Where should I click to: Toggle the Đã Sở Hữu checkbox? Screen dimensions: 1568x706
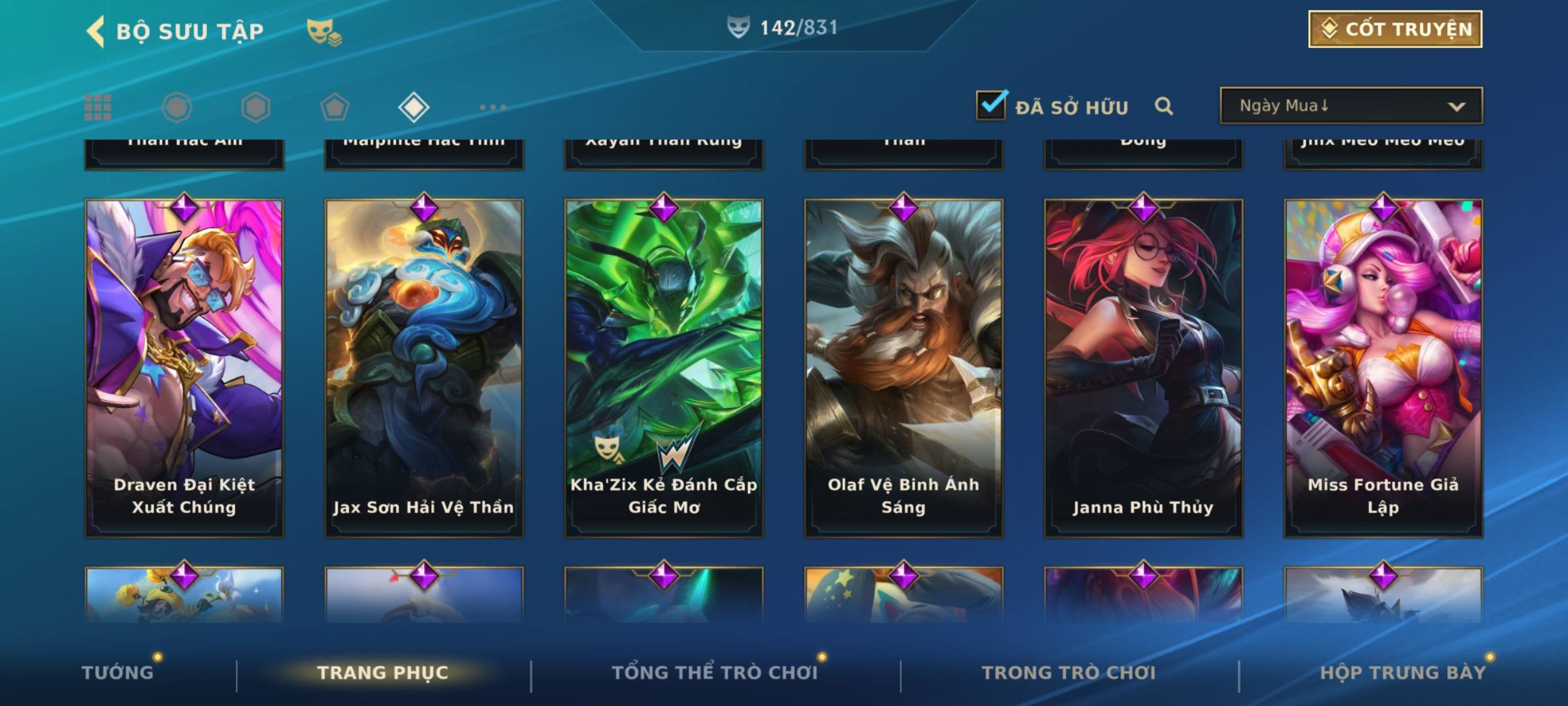click(x=991, y=105)
